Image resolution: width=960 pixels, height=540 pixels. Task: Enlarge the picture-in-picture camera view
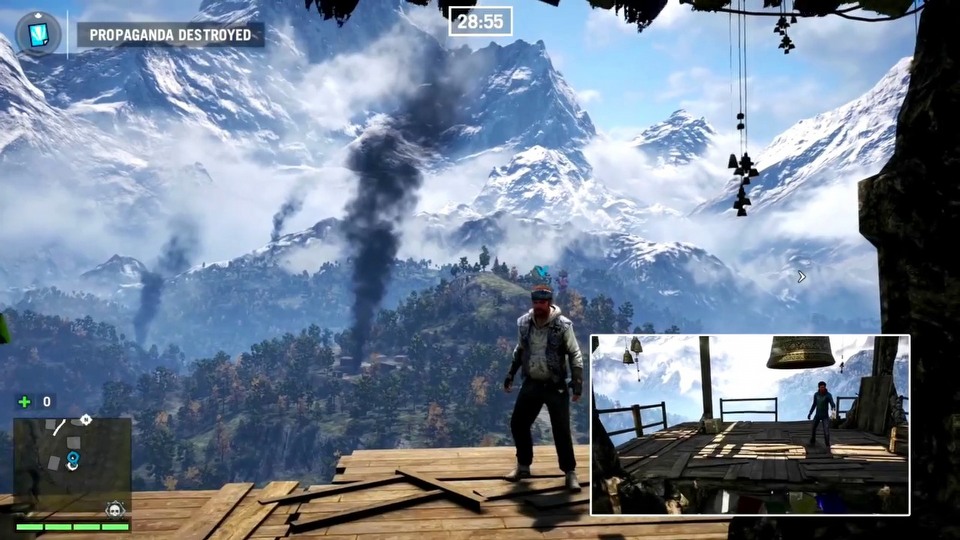tap(749, 424)
